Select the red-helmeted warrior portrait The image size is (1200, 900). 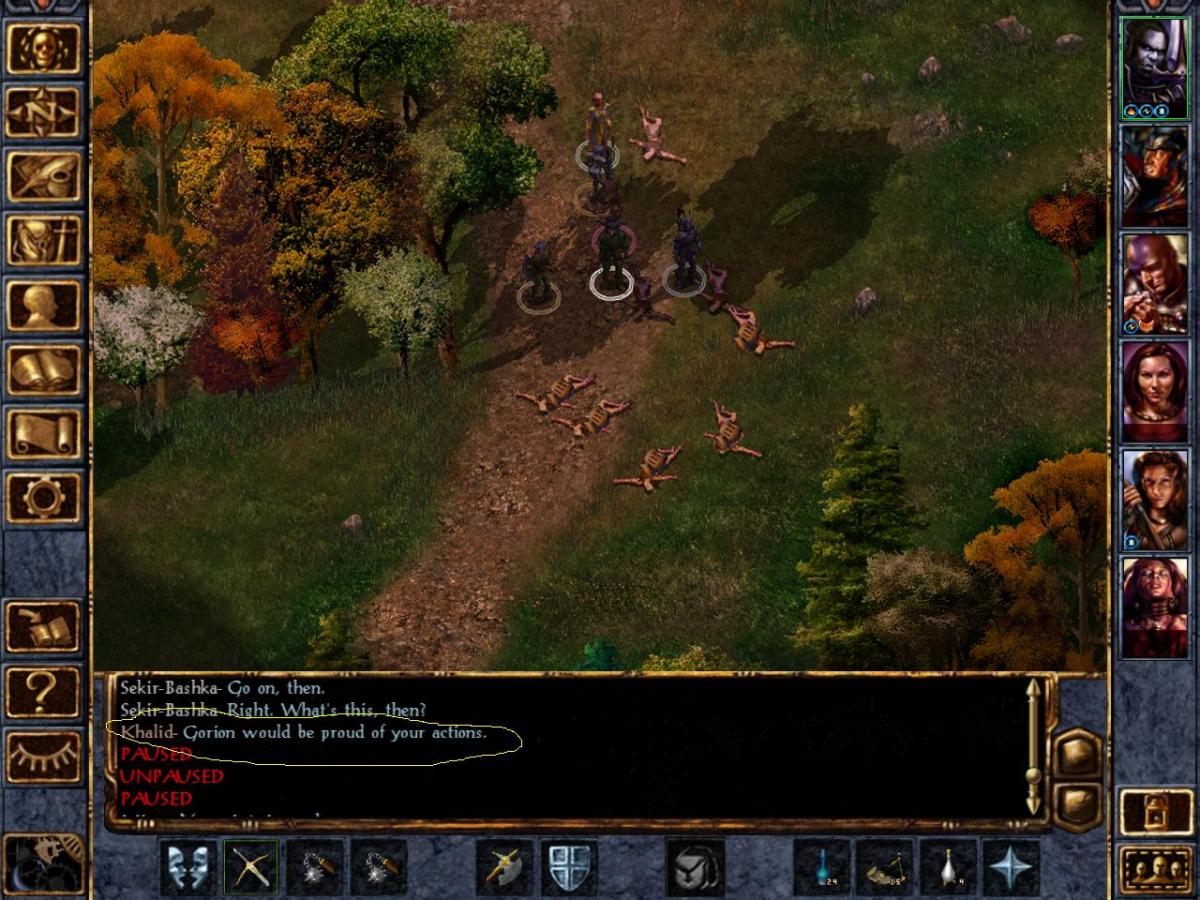1154,177
